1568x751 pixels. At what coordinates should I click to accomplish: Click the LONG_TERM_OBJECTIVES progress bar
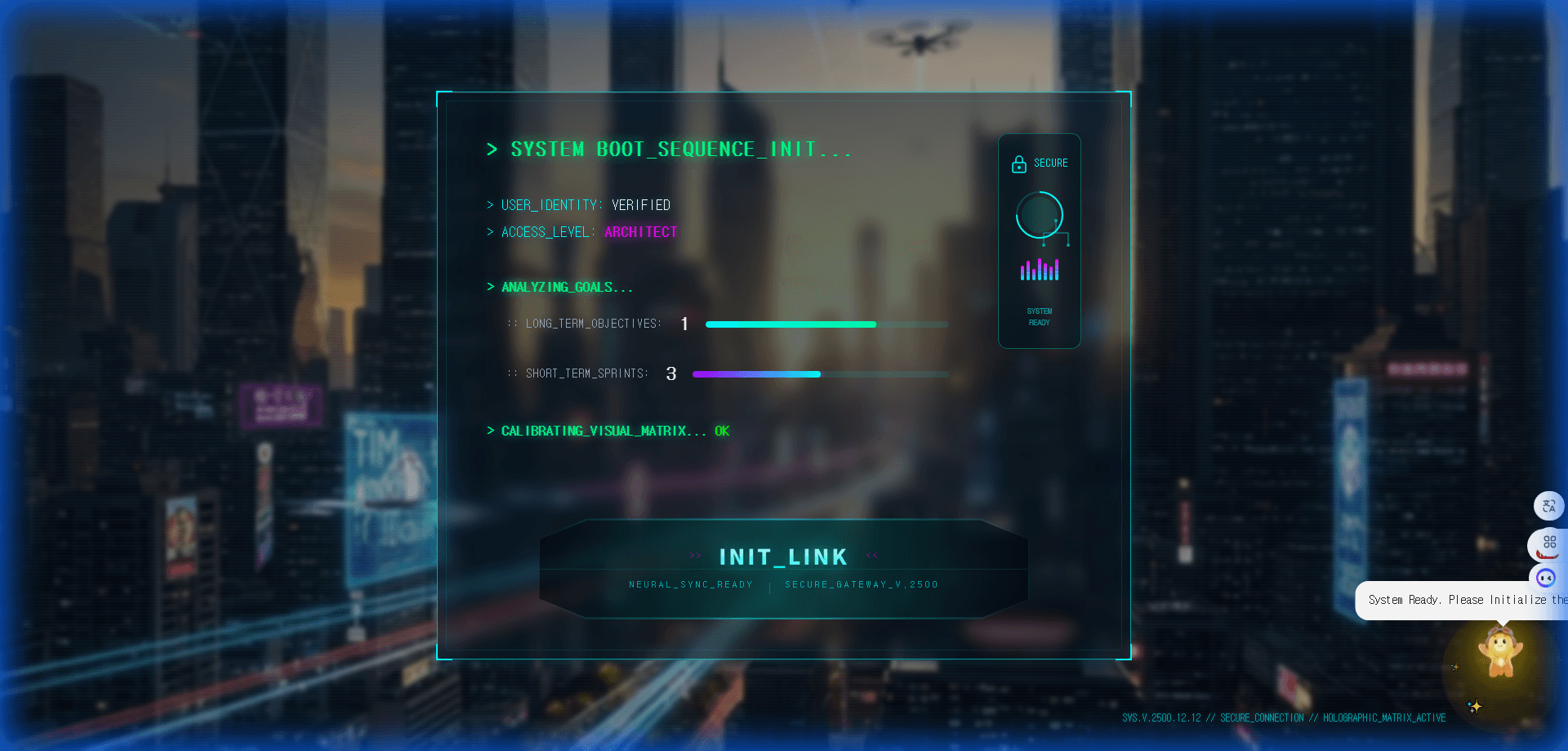click(x=826, y=324)
